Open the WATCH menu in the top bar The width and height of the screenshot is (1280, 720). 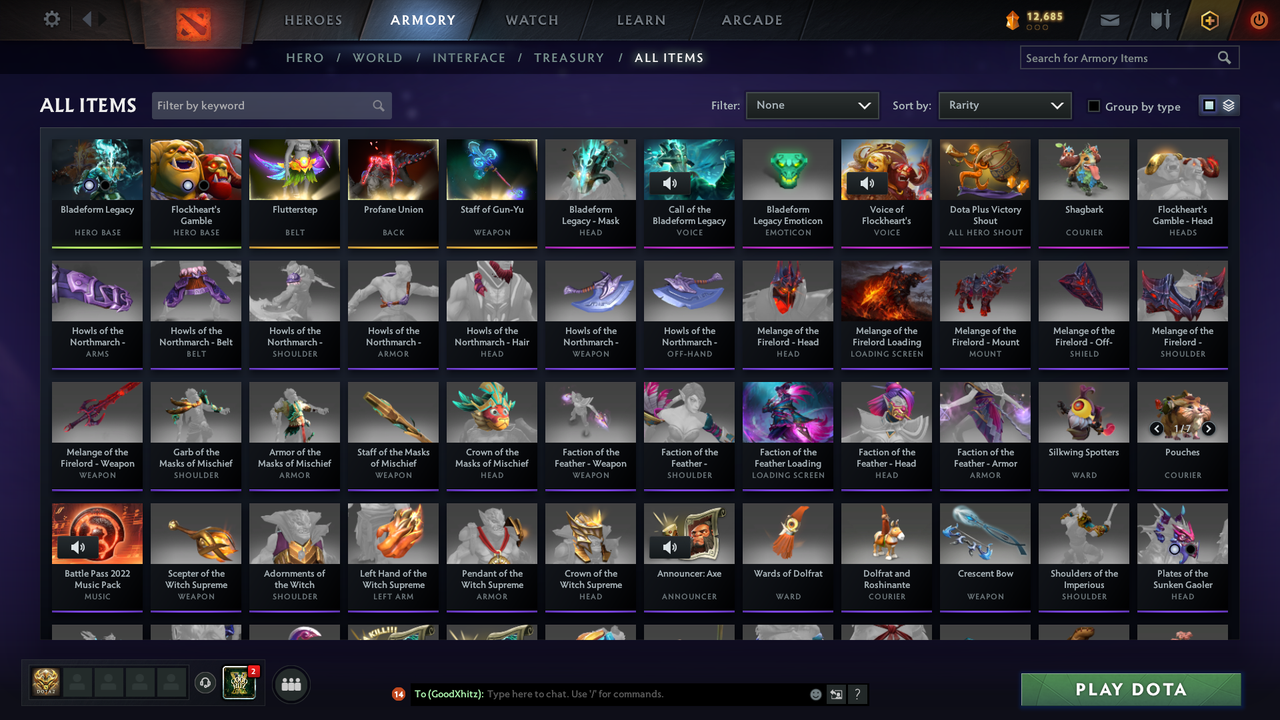coord(531,19)
